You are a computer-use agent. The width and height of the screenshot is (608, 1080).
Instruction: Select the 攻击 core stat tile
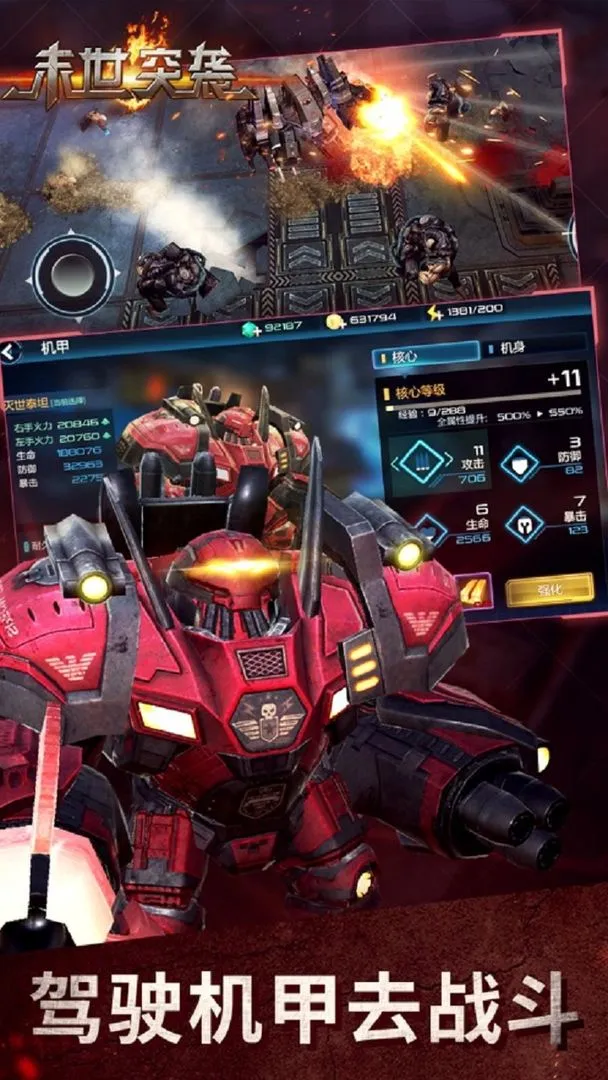[438, 465]
